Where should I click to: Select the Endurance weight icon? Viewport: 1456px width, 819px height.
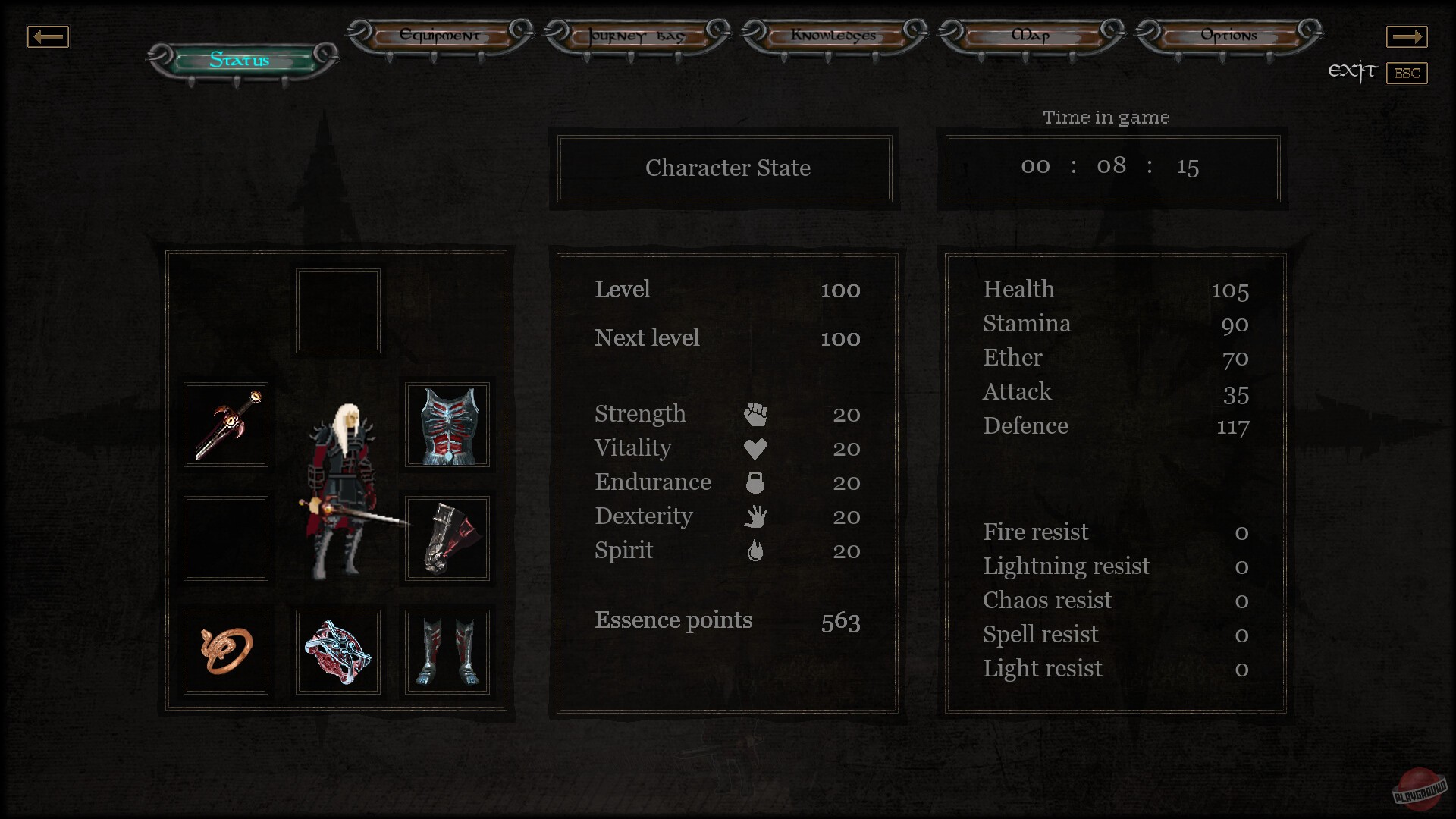(x=756, y=482)
